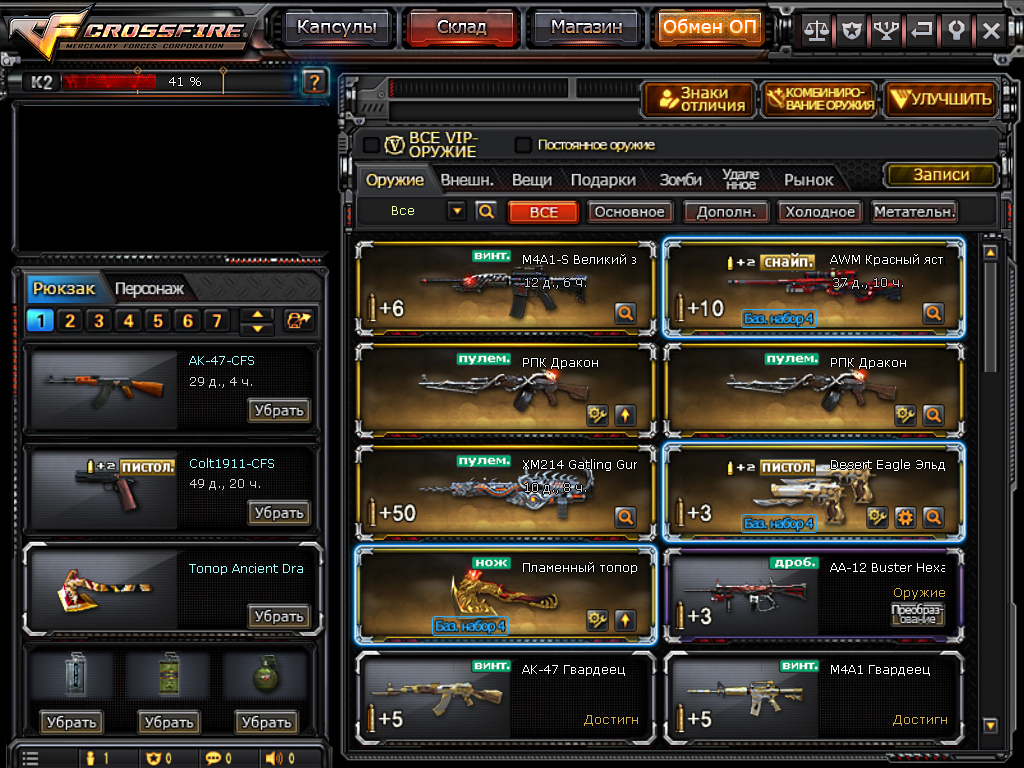Viewport: 1024px width, 768px height.
Task: Show only Холодное melee weapons
Action: pos(820,212)
